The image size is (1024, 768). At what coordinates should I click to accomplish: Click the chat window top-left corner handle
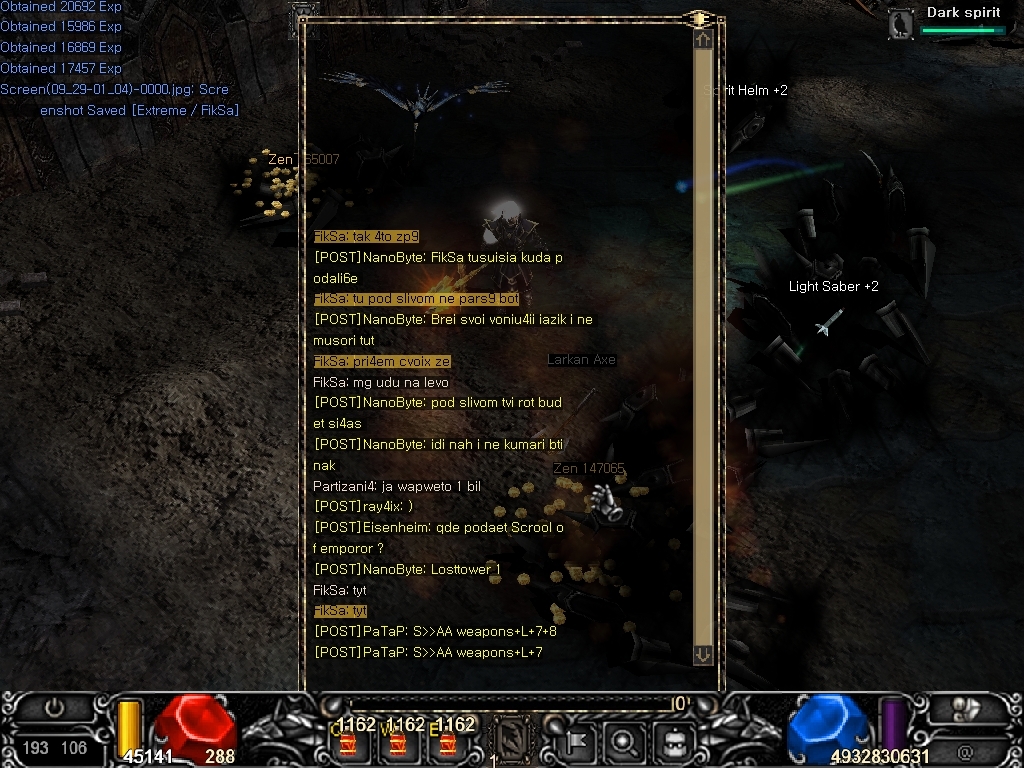304,18
